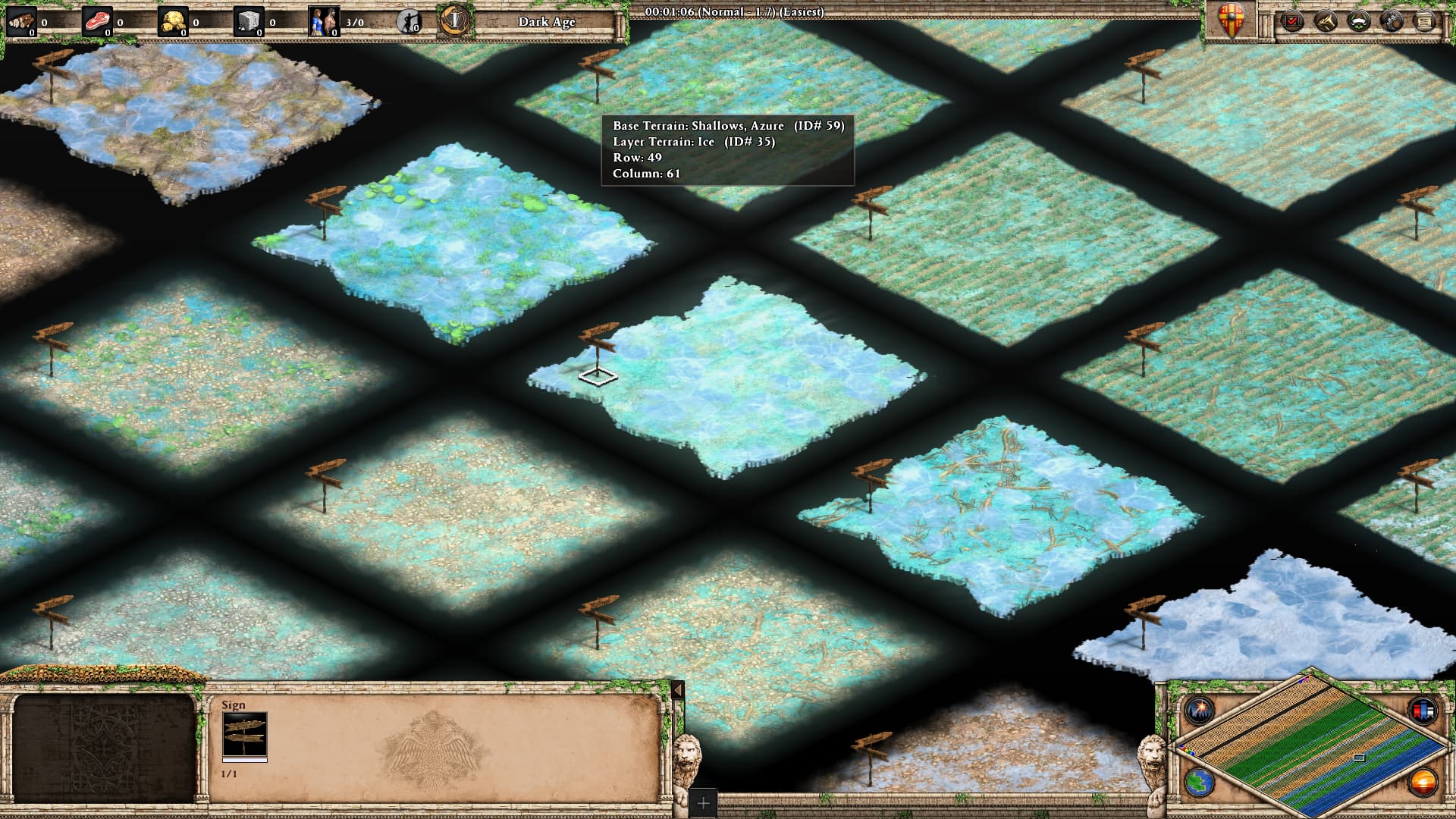This screenshot has height=819, width=1456.
Task: Switch minimap mode with the globe button
Action: (1200, 782)
